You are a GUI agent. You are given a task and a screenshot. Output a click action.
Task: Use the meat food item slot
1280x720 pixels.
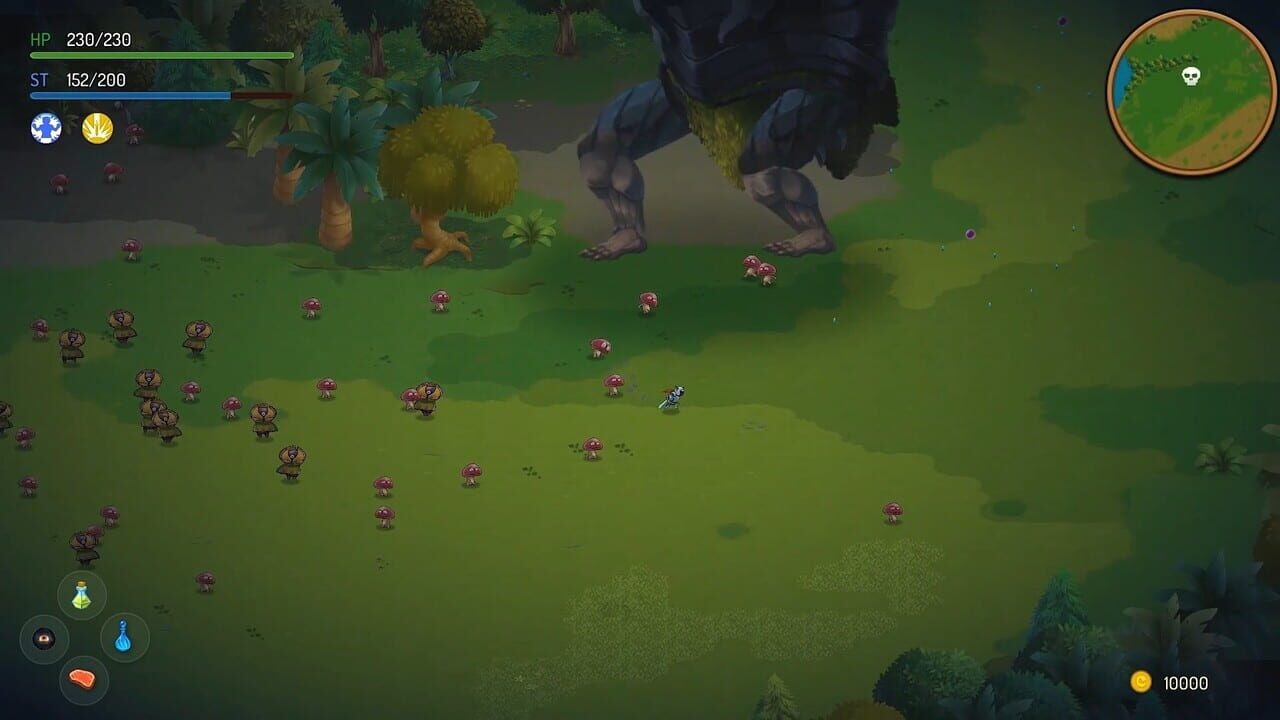[82, 680]
